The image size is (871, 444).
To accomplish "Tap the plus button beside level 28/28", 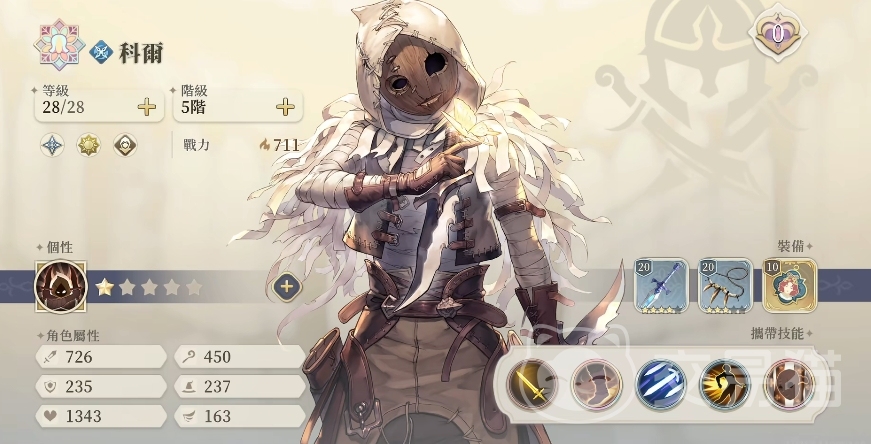I will coord(147,107).
